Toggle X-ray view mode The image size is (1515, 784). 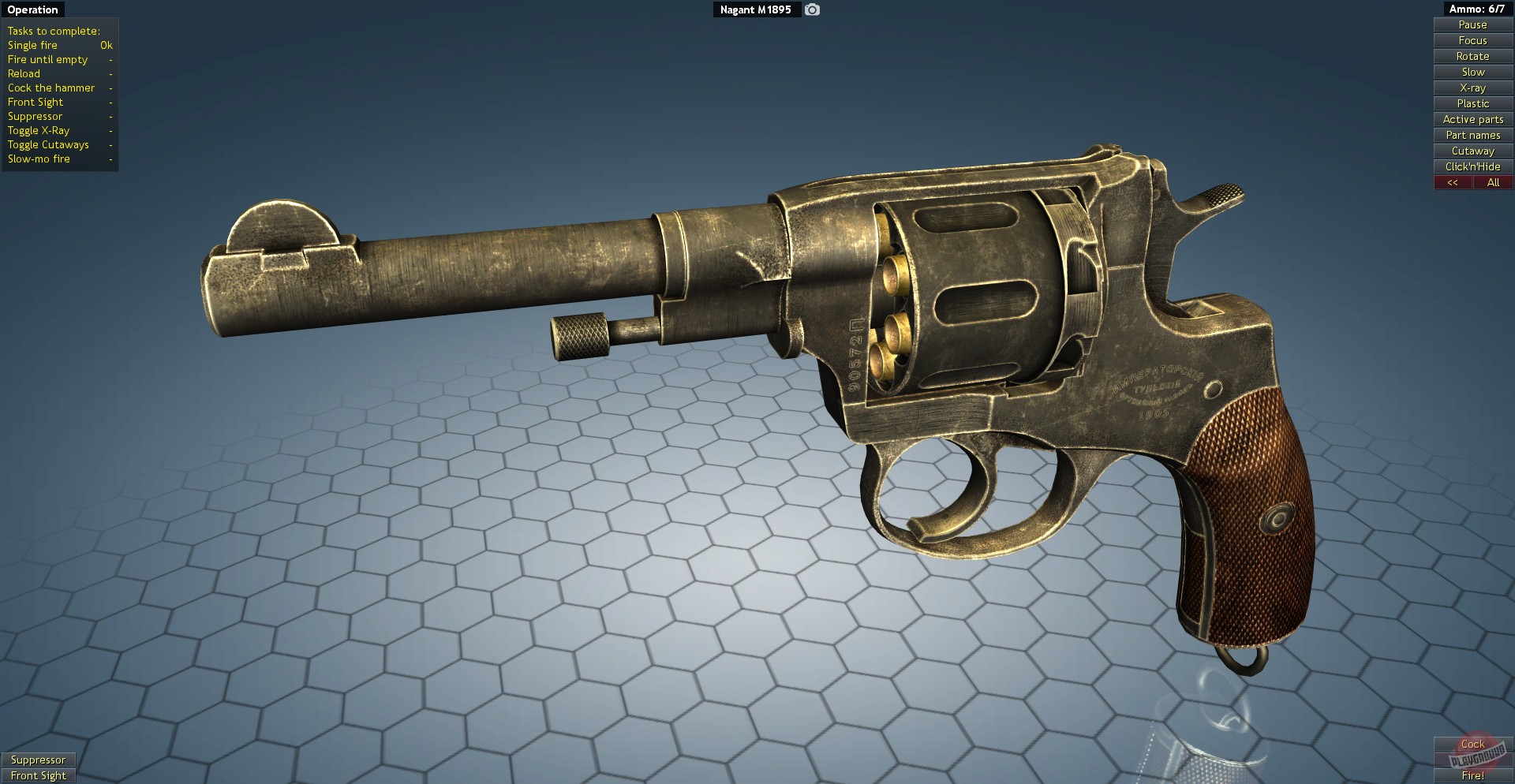click(1472, 88)
